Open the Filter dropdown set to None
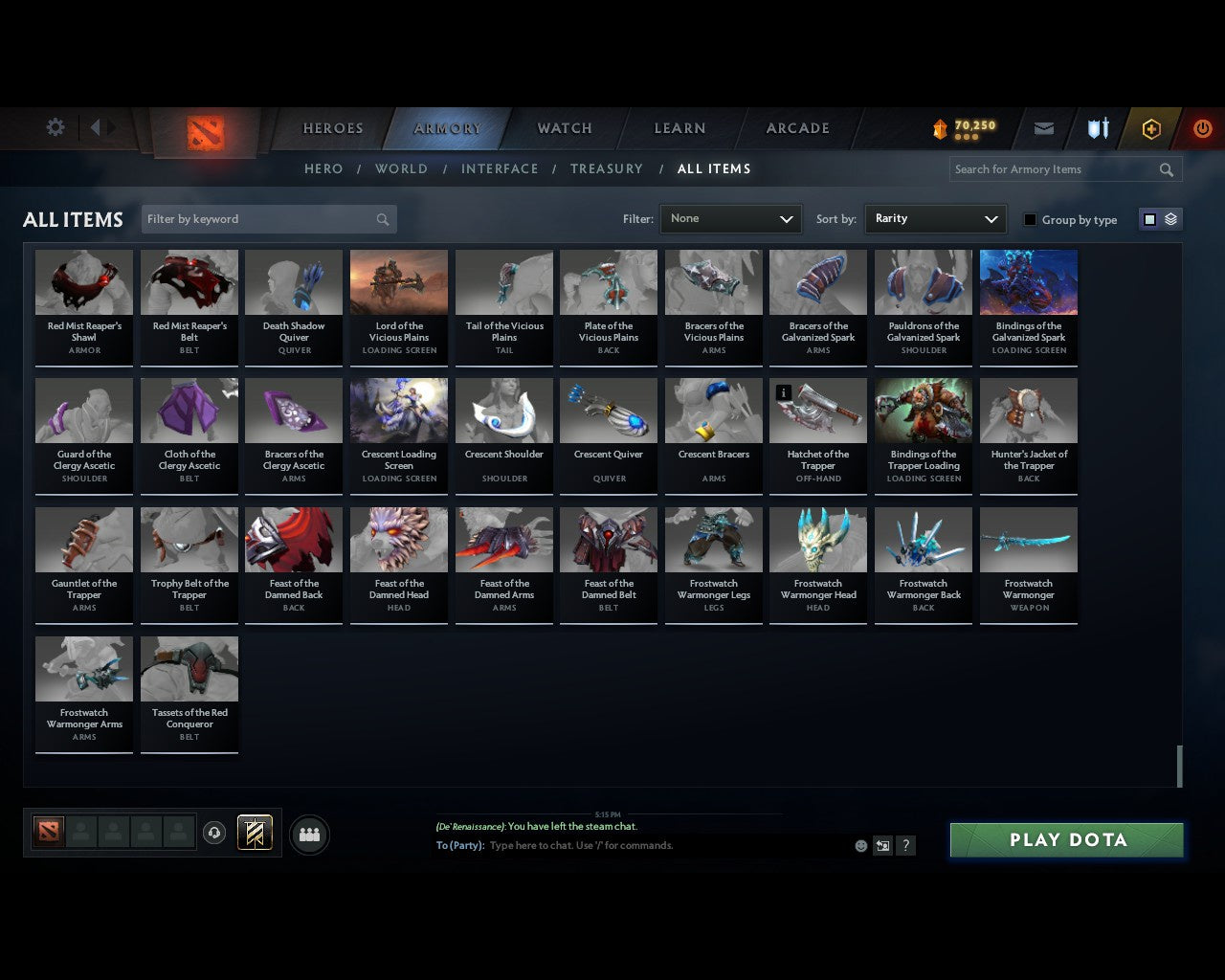The image size is (1225, 980). [x=730, y=218]
